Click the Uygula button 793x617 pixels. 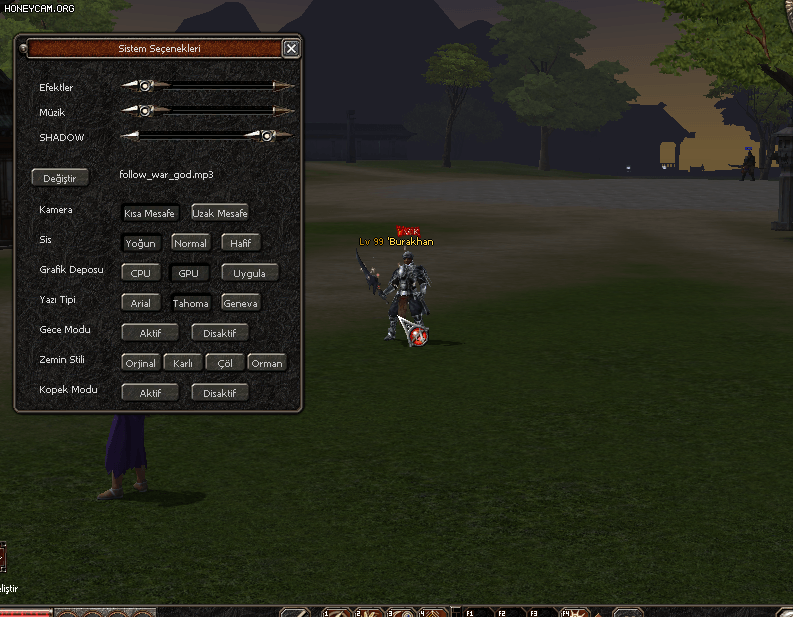(x=249, y=273)
